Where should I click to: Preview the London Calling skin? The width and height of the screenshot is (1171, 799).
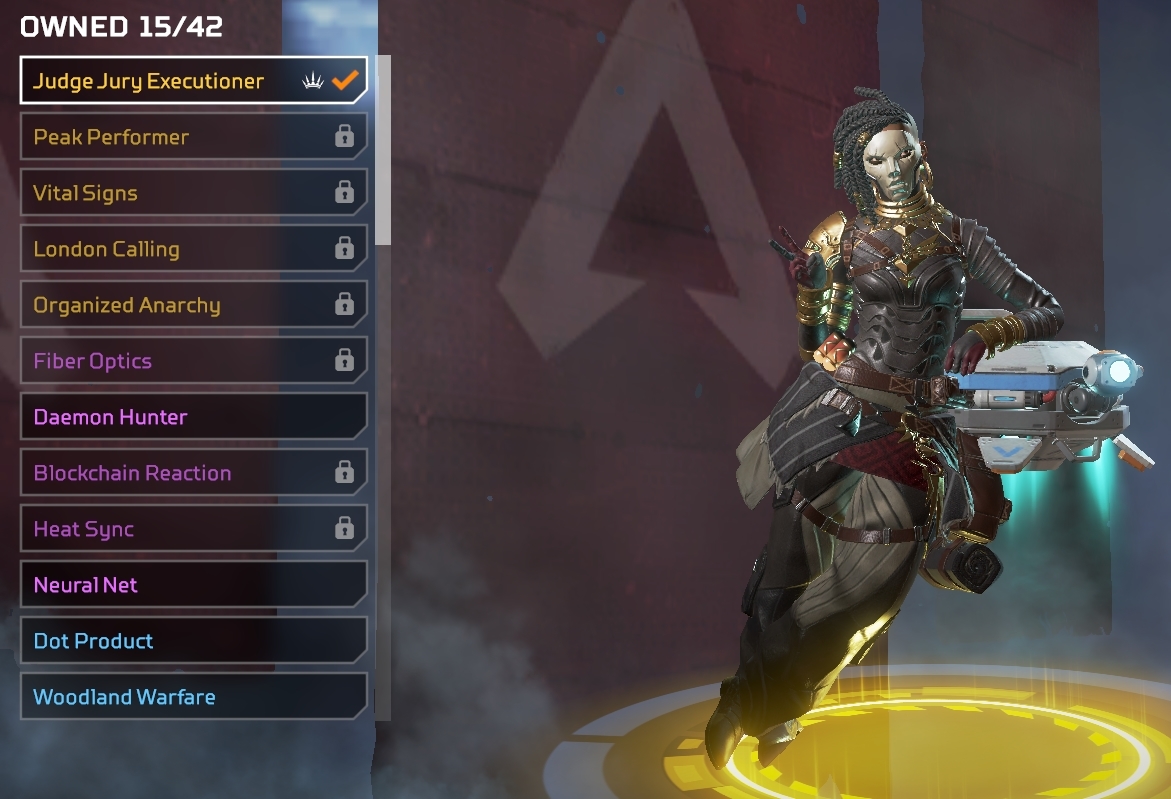[193, 249]
